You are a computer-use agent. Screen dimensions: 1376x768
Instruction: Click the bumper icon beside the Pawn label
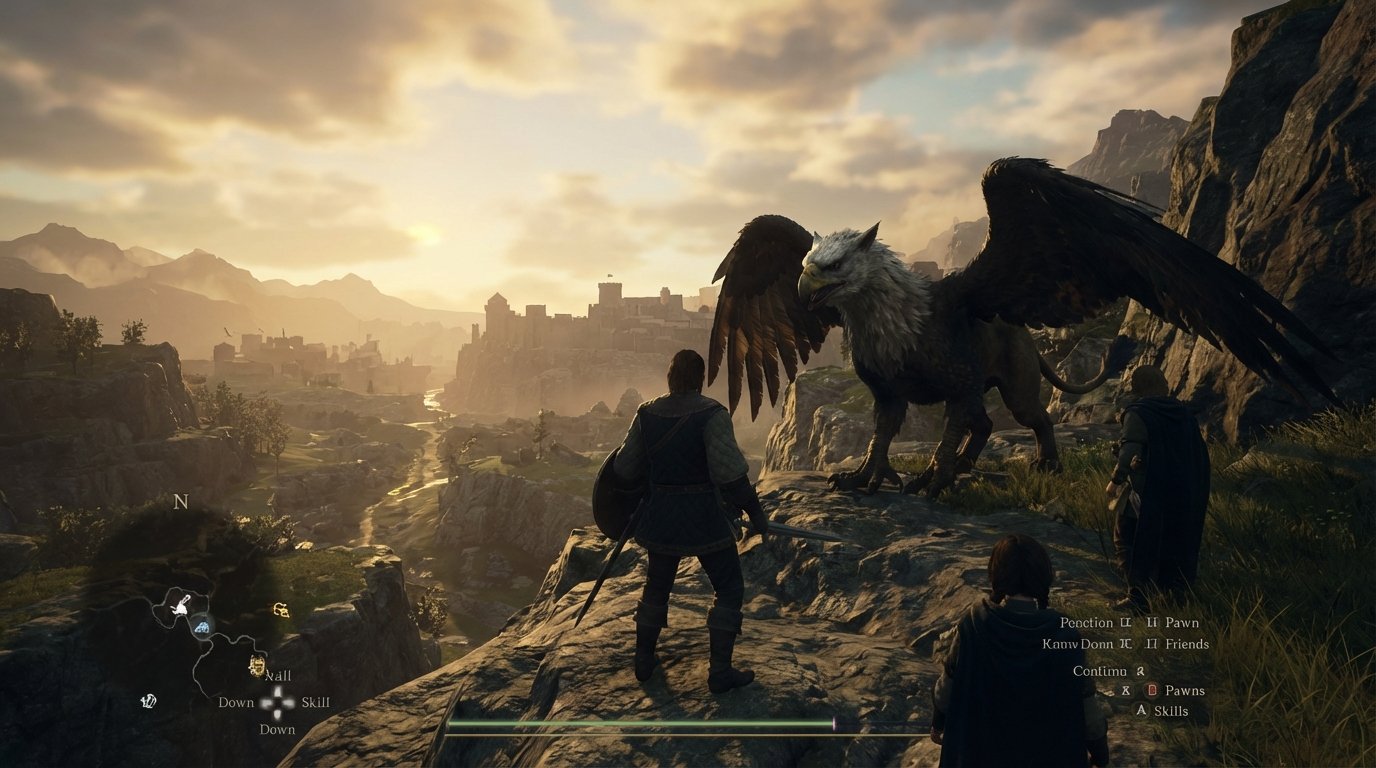coord(1153,622)
